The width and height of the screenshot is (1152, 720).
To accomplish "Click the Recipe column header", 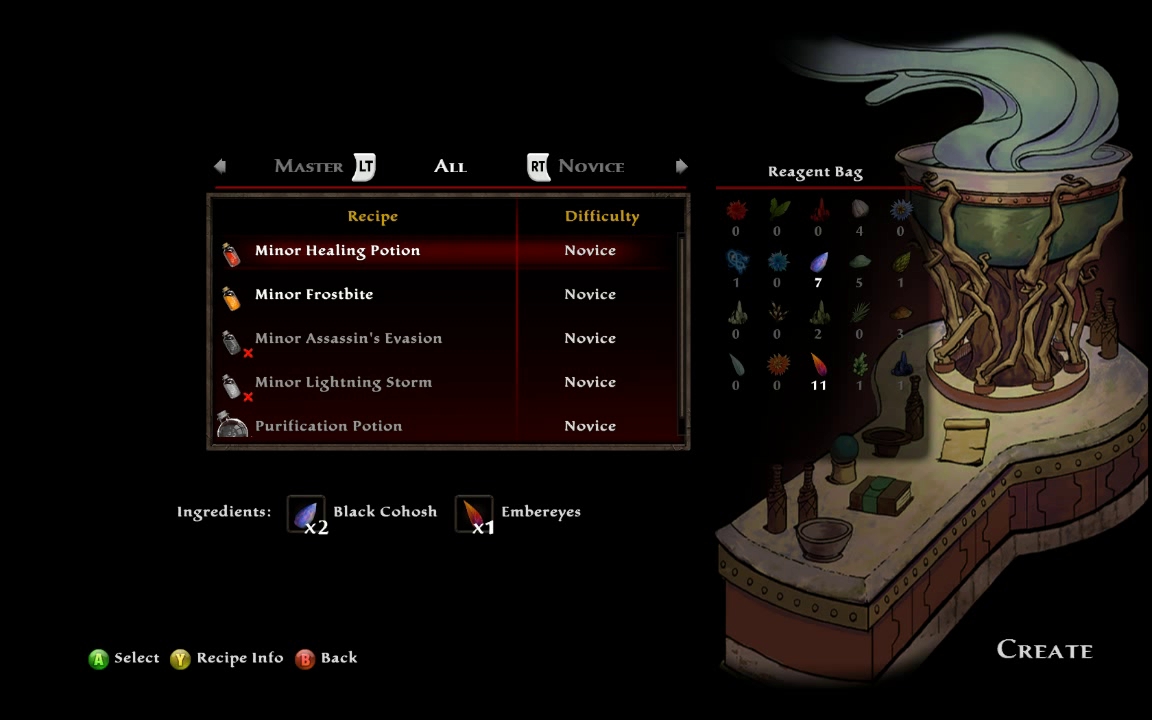I will [x=372, y=217].
